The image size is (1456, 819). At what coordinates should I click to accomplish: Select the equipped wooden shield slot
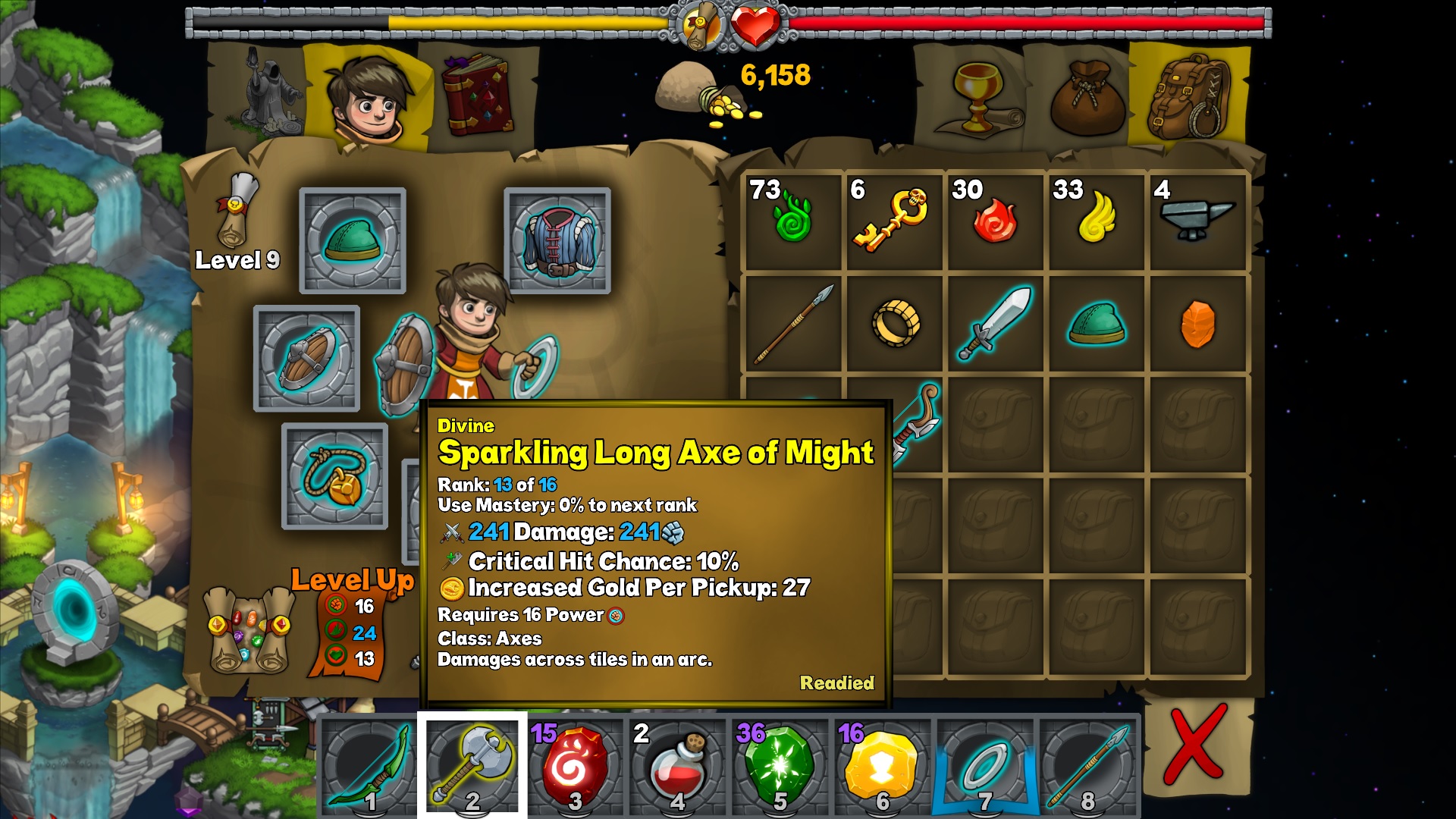pos(306,358)
